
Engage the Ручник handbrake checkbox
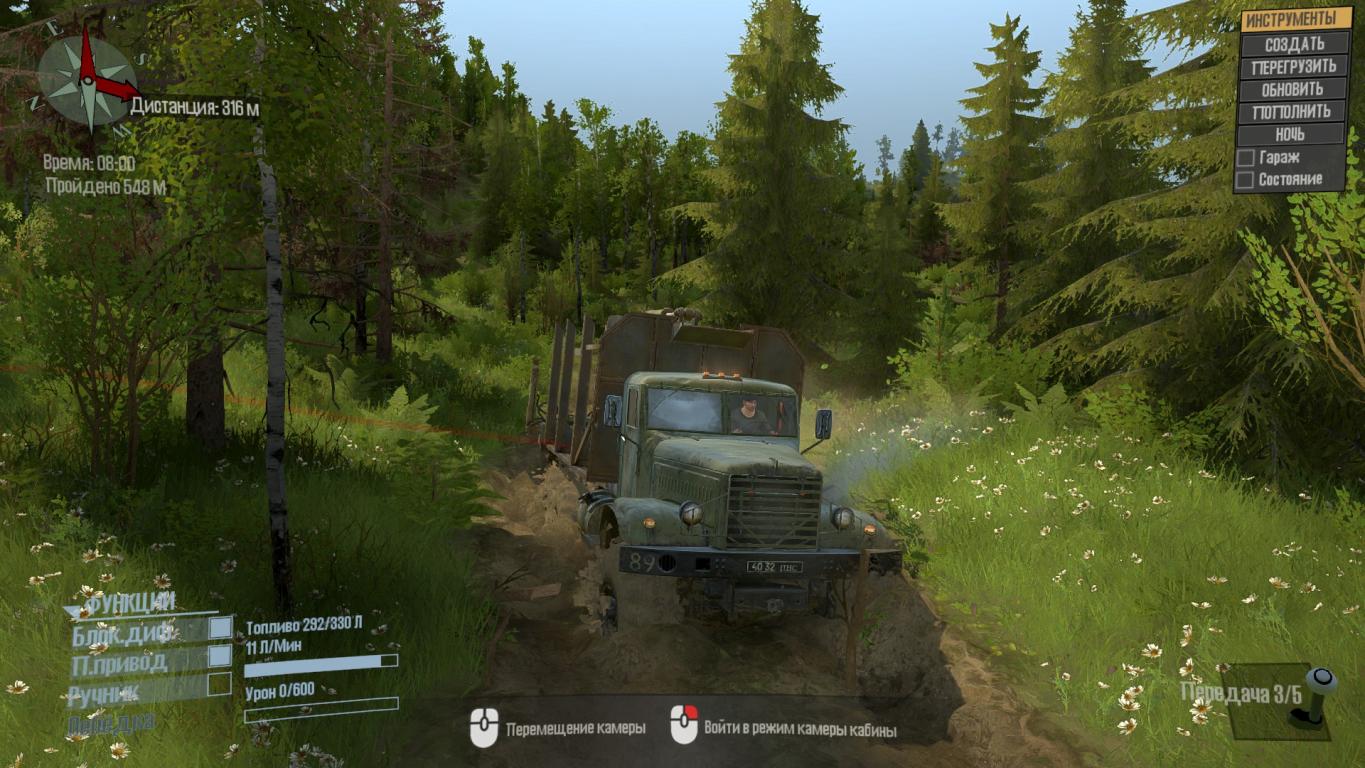point(220,685)
